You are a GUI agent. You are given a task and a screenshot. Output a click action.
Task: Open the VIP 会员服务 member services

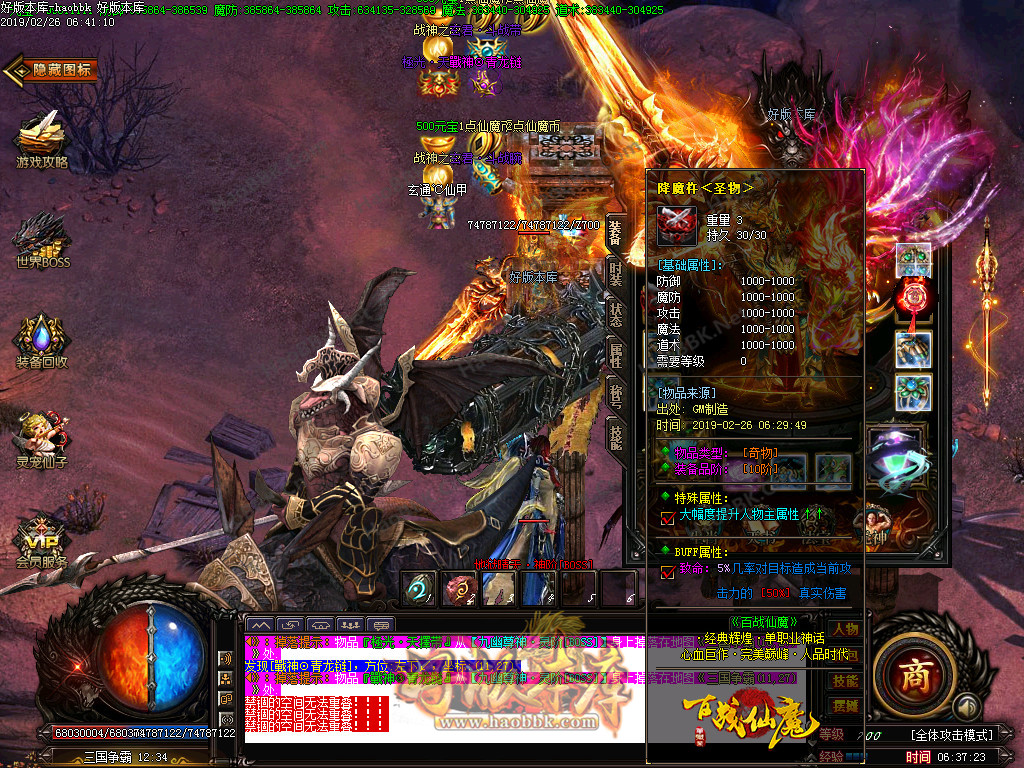40,540
